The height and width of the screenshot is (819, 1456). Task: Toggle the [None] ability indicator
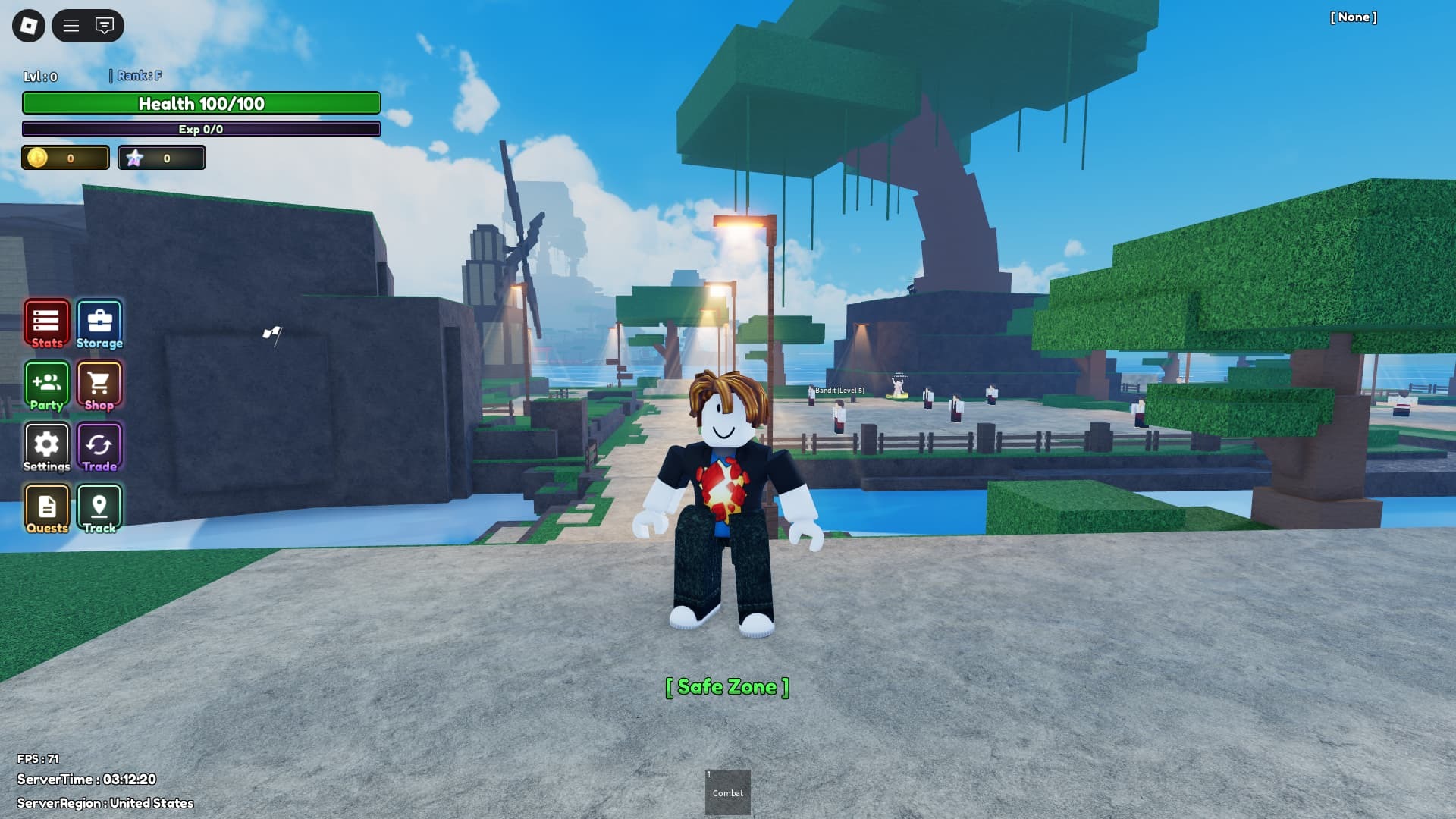pyautogui.click(x=1354, y=17)
